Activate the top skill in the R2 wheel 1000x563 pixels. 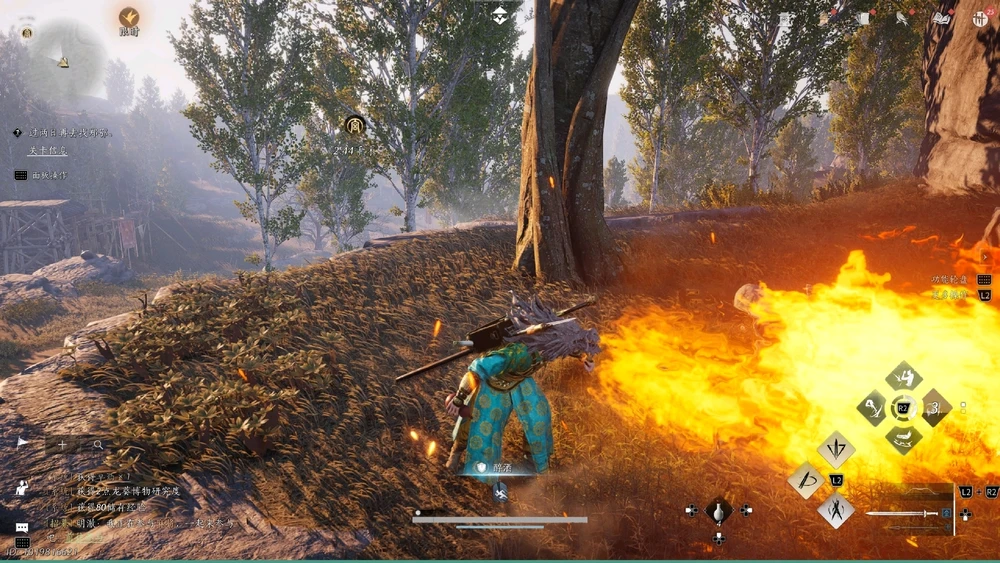click(x=904, y=377)
